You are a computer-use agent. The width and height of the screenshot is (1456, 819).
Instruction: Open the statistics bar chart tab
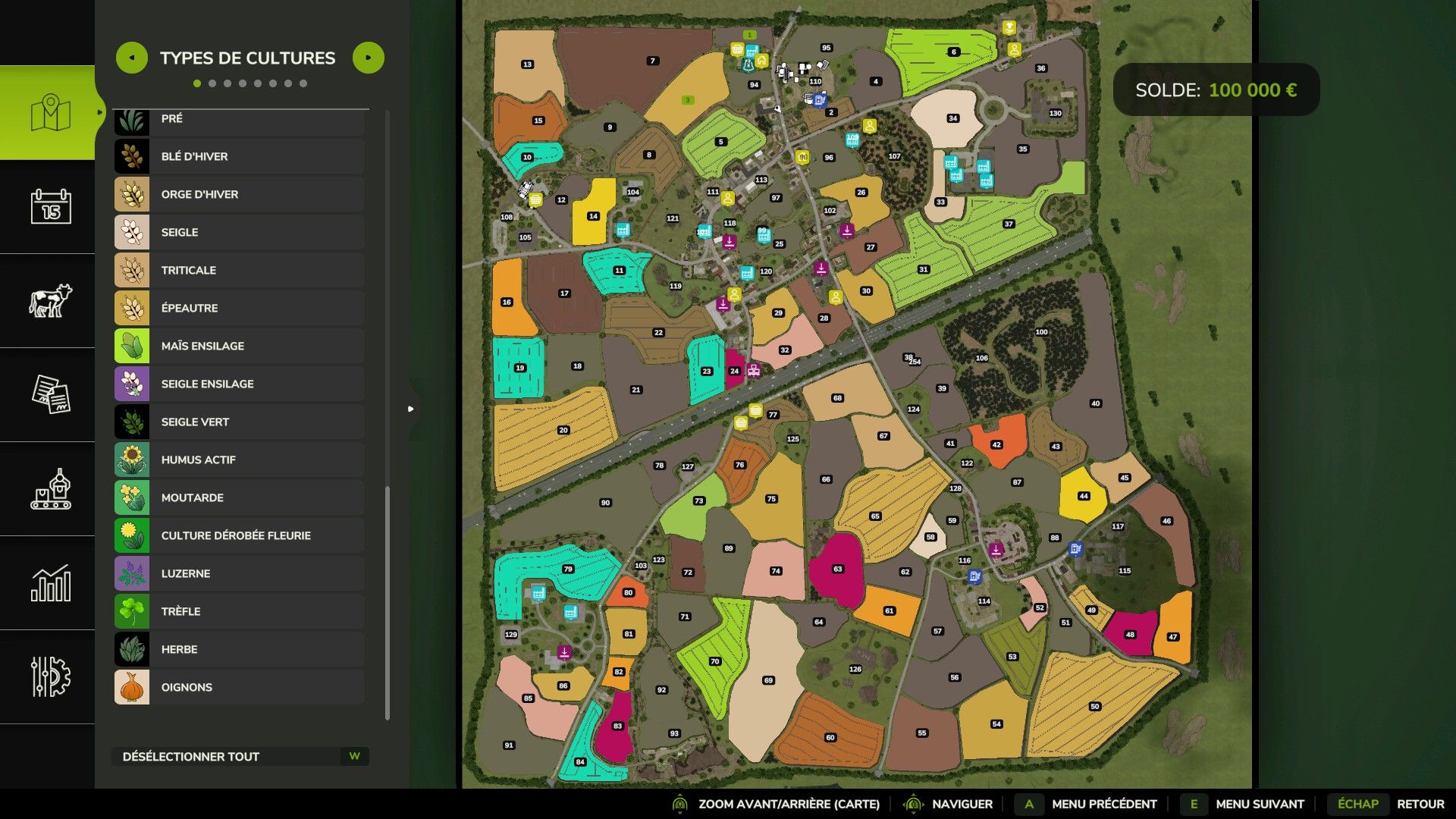click(51, 583)
